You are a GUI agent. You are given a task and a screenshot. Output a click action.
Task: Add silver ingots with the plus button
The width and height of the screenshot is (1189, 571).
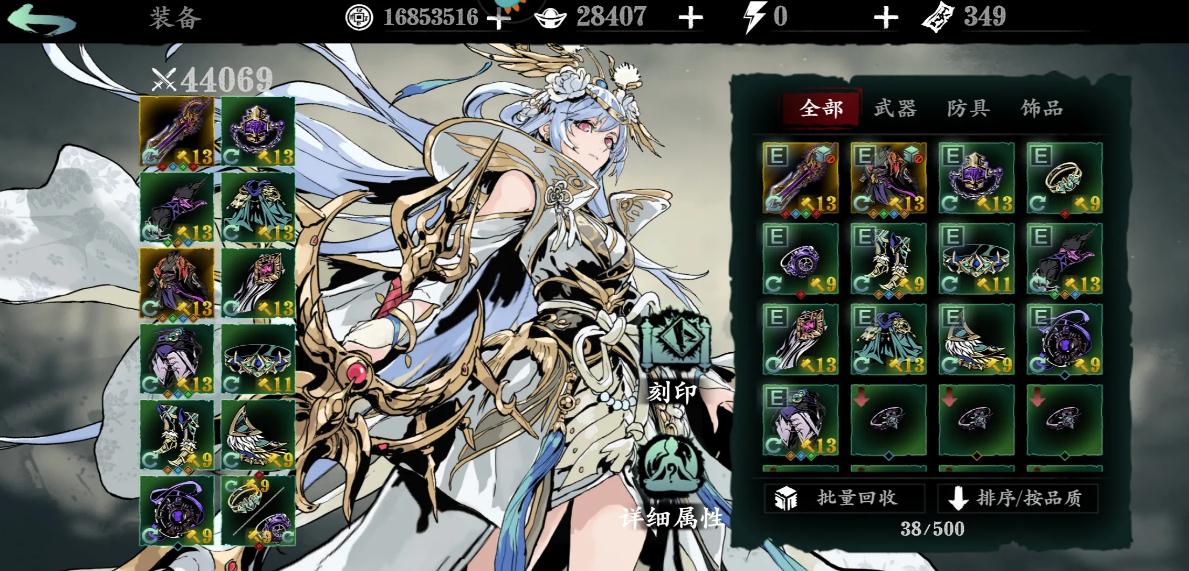tap(690, 18)
